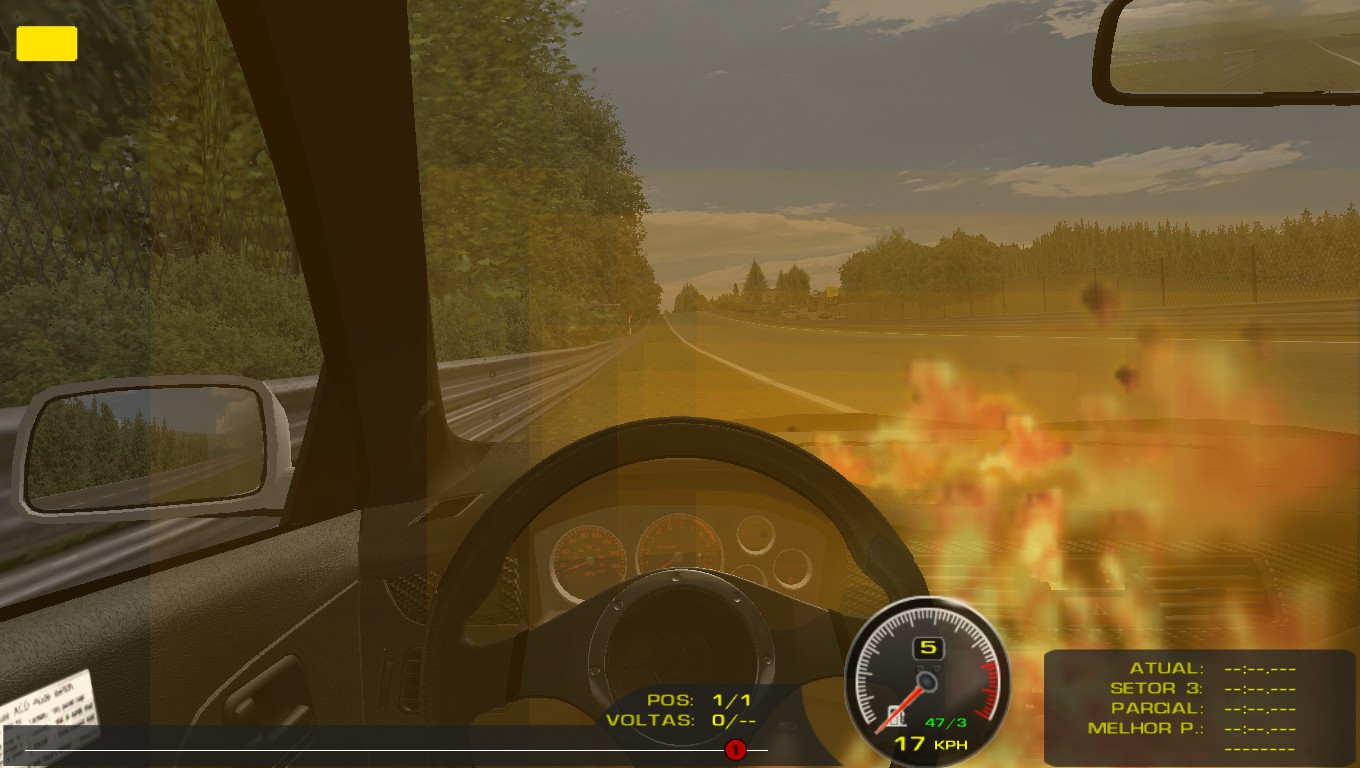This screenshot has height=768, width=1360.
Task: Click the yellow flag indicator
Action: click(x=46, y=44)
